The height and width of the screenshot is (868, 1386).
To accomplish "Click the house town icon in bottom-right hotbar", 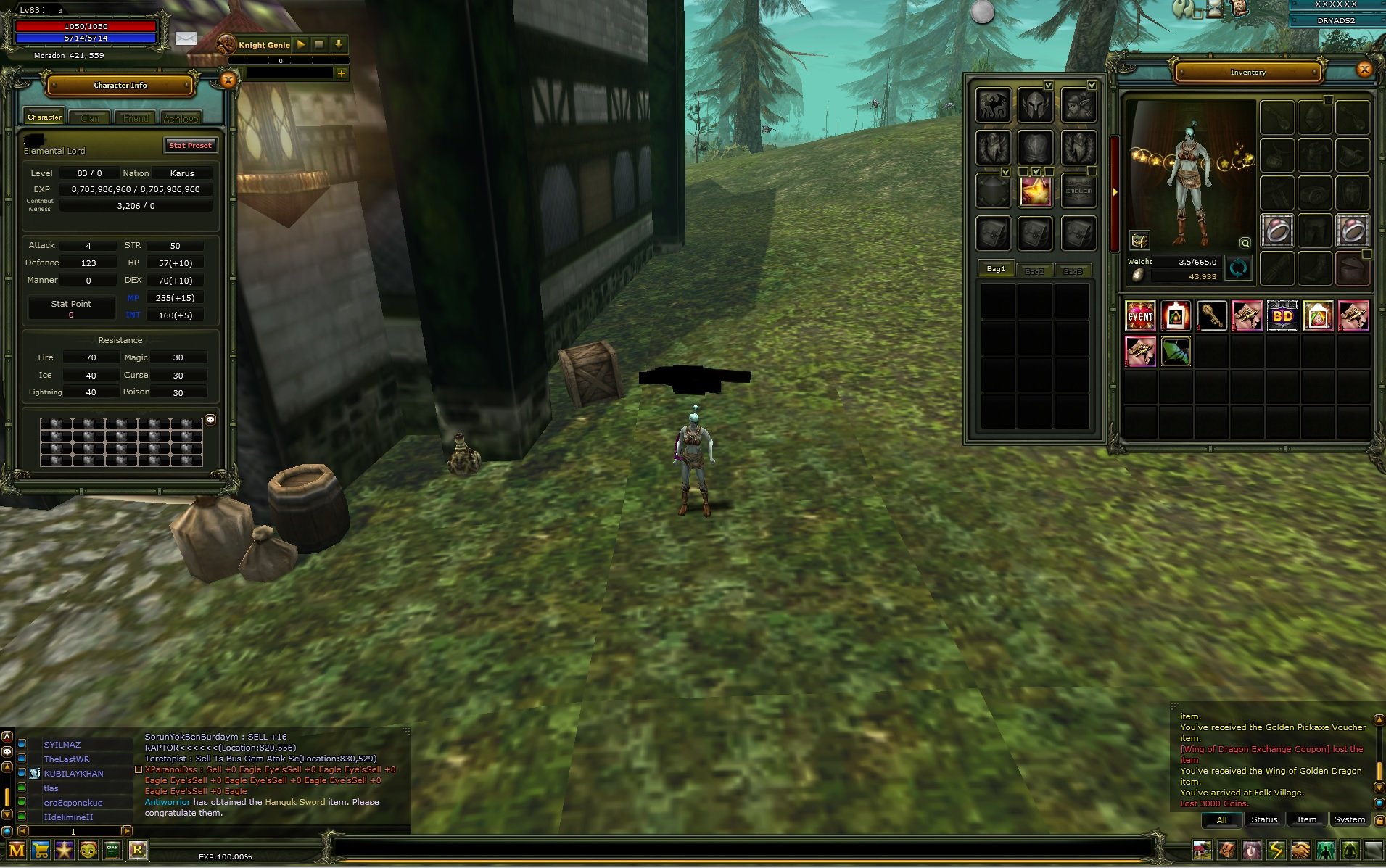I will pyautogui.click(x=1203, y=850).
